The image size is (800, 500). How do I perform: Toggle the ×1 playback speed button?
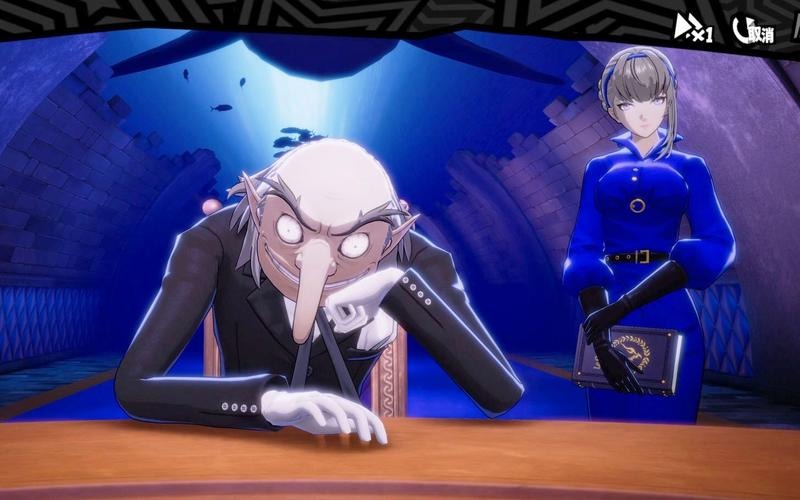pos(693,29)
